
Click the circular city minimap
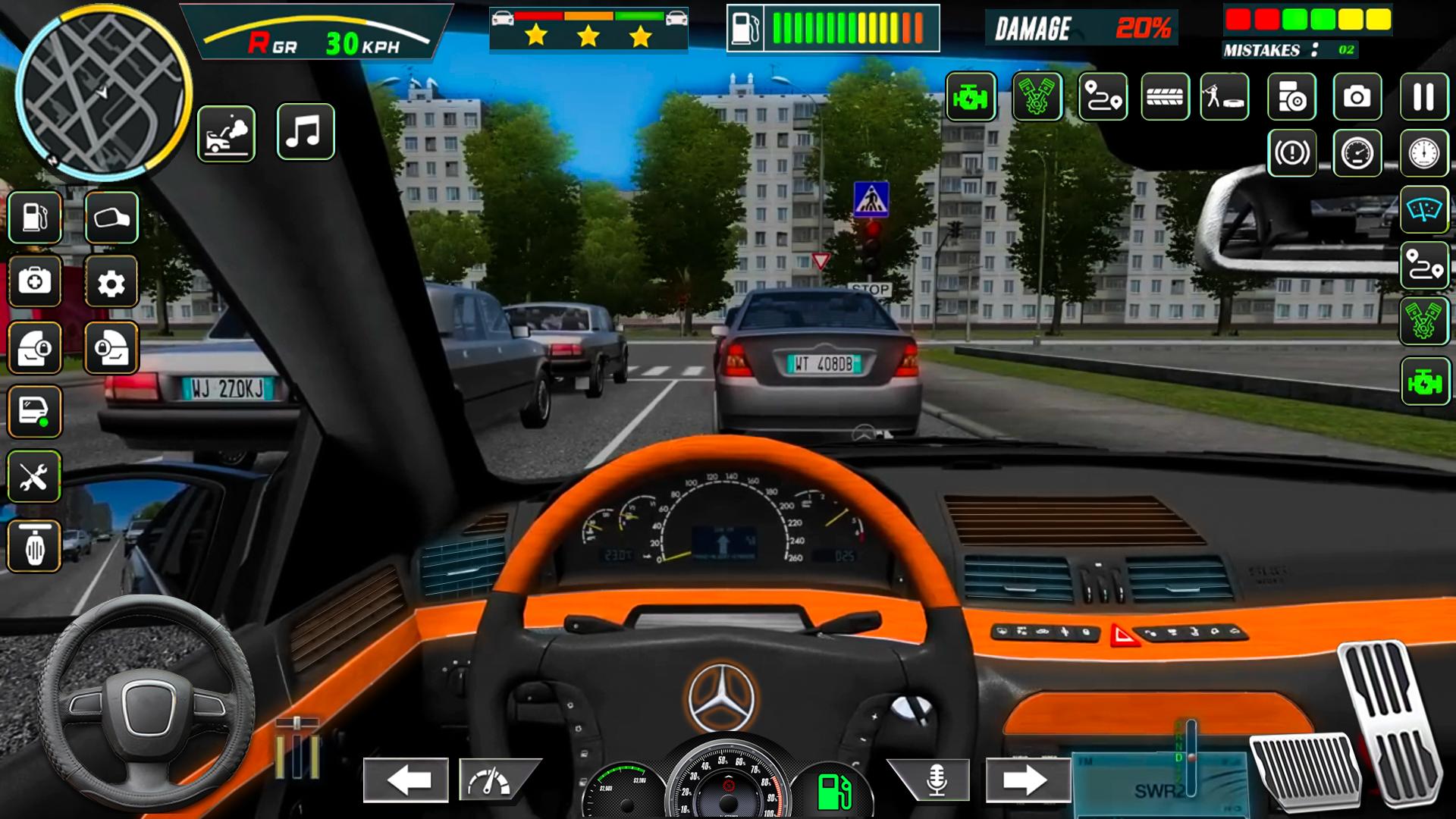click(102, 91)
